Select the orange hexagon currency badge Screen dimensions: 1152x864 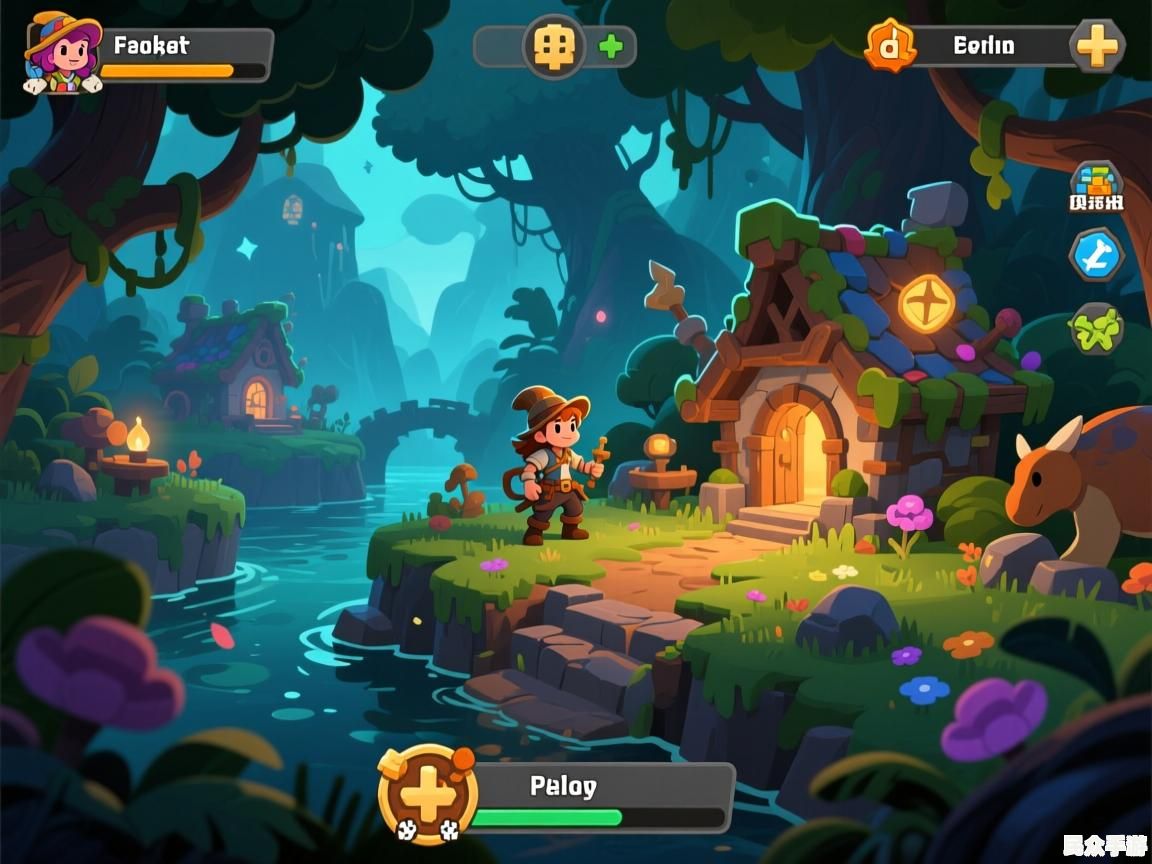point(889,45)
